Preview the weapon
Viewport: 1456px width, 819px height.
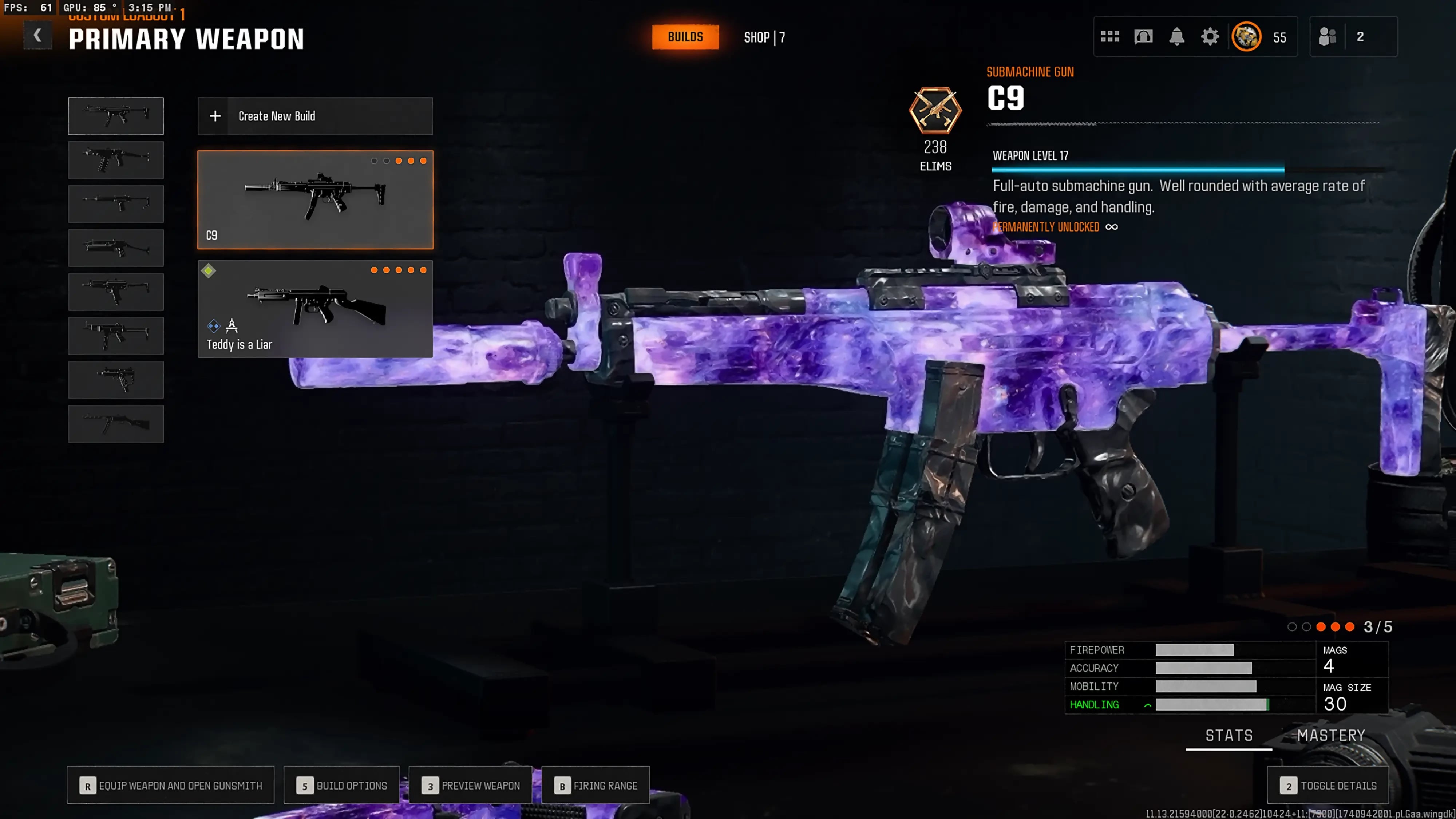pos(470,785)
